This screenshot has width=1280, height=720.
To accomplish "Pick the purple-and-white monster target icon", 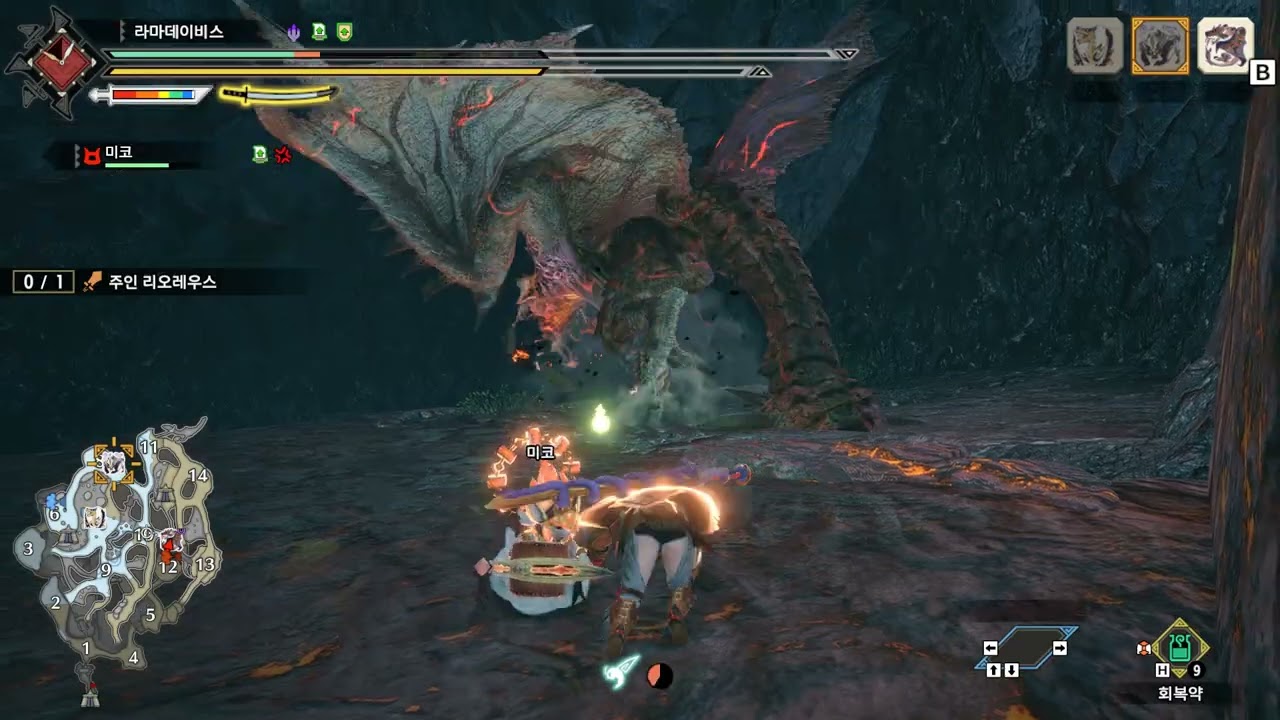I will tap(1225, 46).
